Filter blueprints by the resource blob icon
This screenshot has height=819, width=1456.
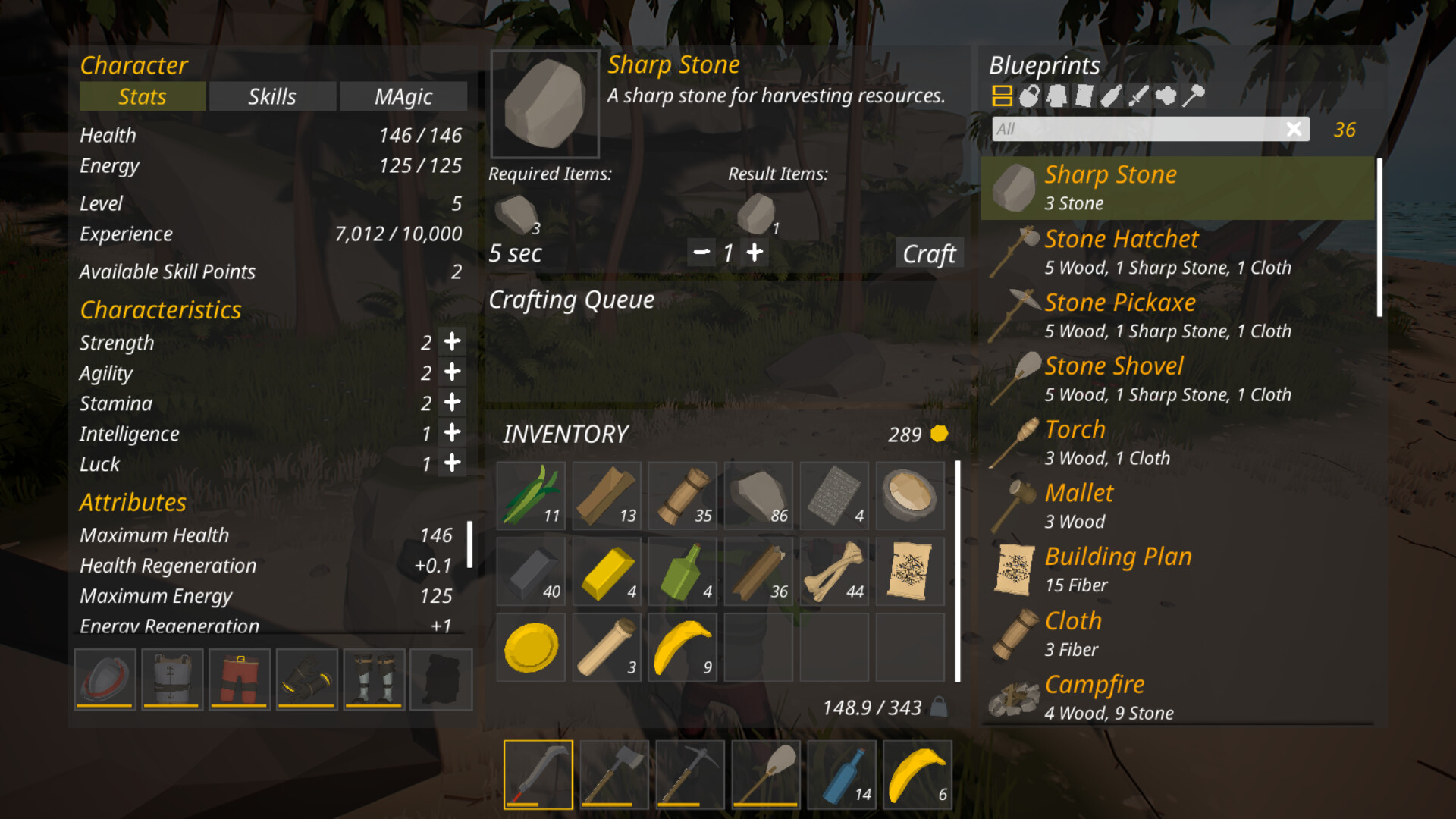click(1166, 96)
